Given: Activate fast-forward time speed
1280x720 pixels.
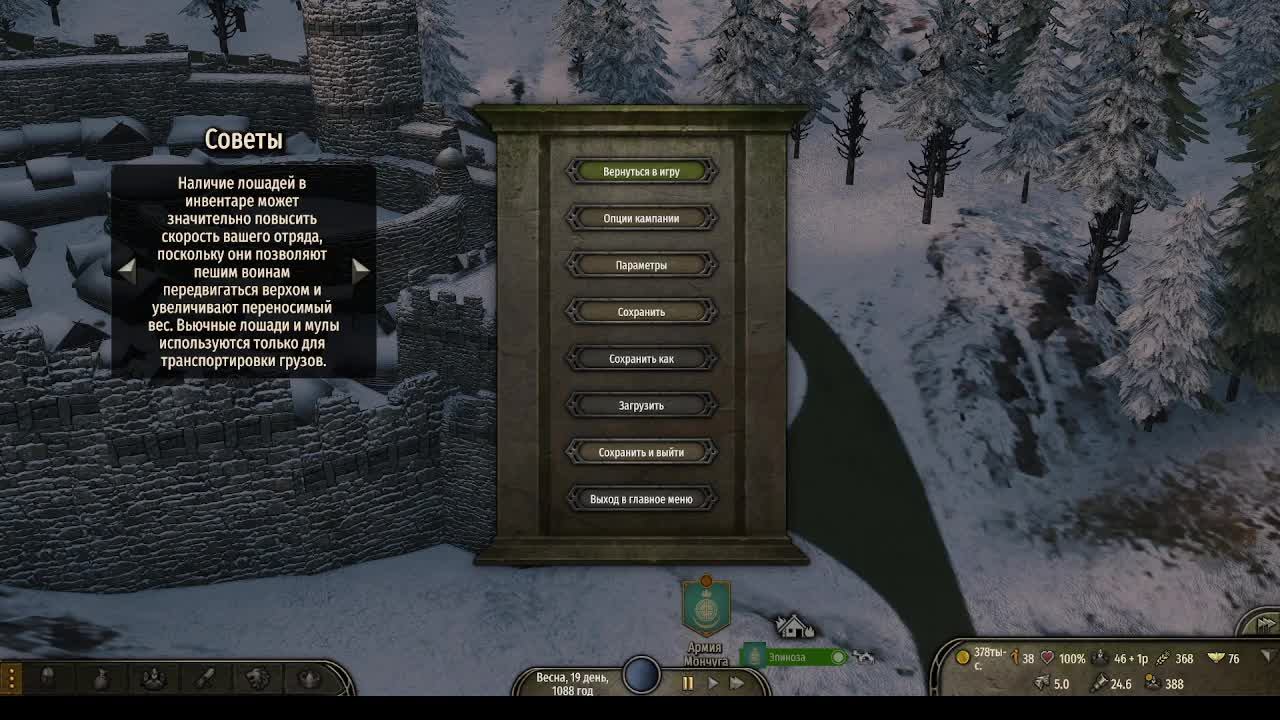Looking at the screenshot, I should (737, 685).
